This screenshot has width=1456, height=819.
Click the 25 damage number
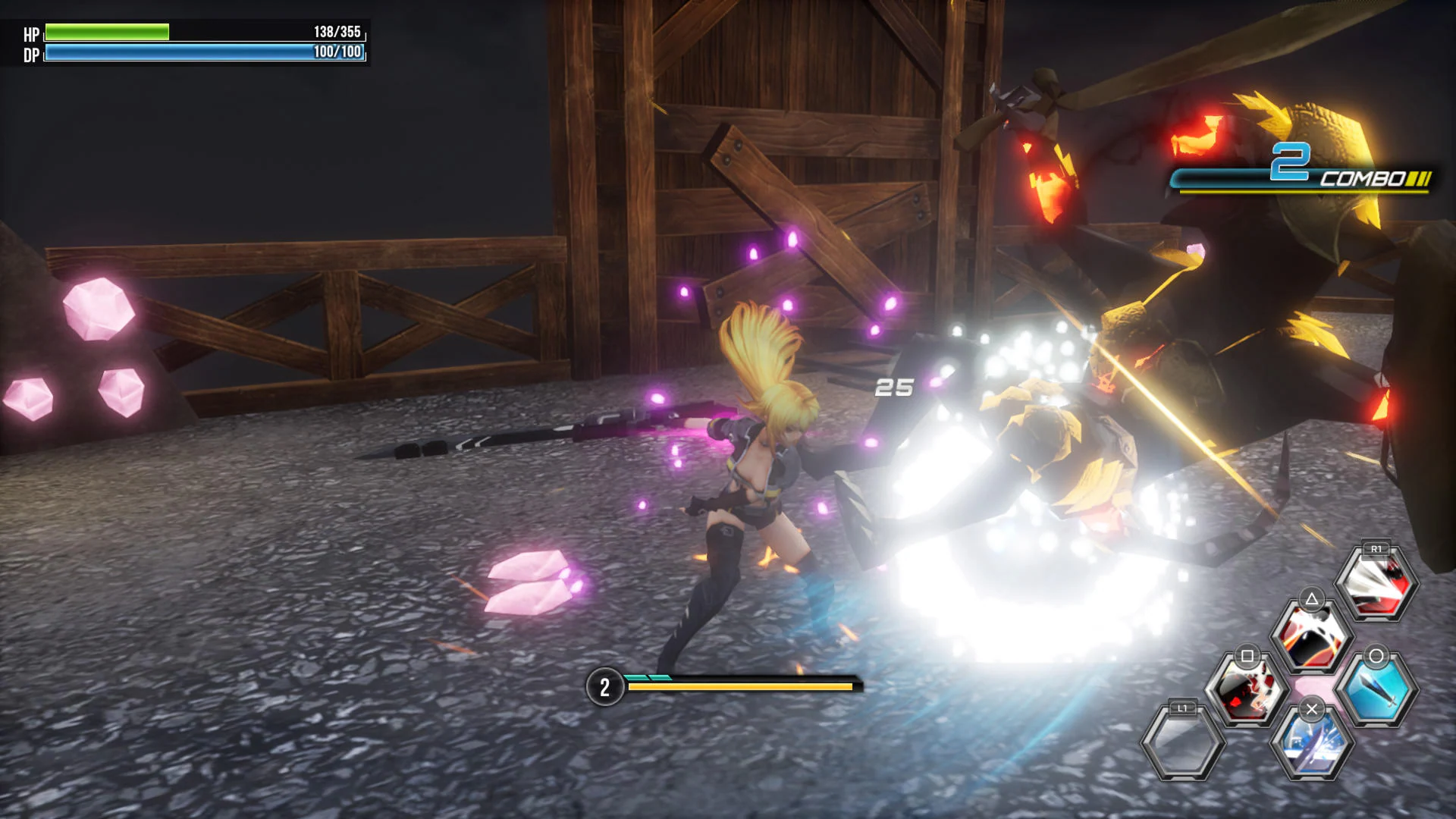tap(895, 388)
